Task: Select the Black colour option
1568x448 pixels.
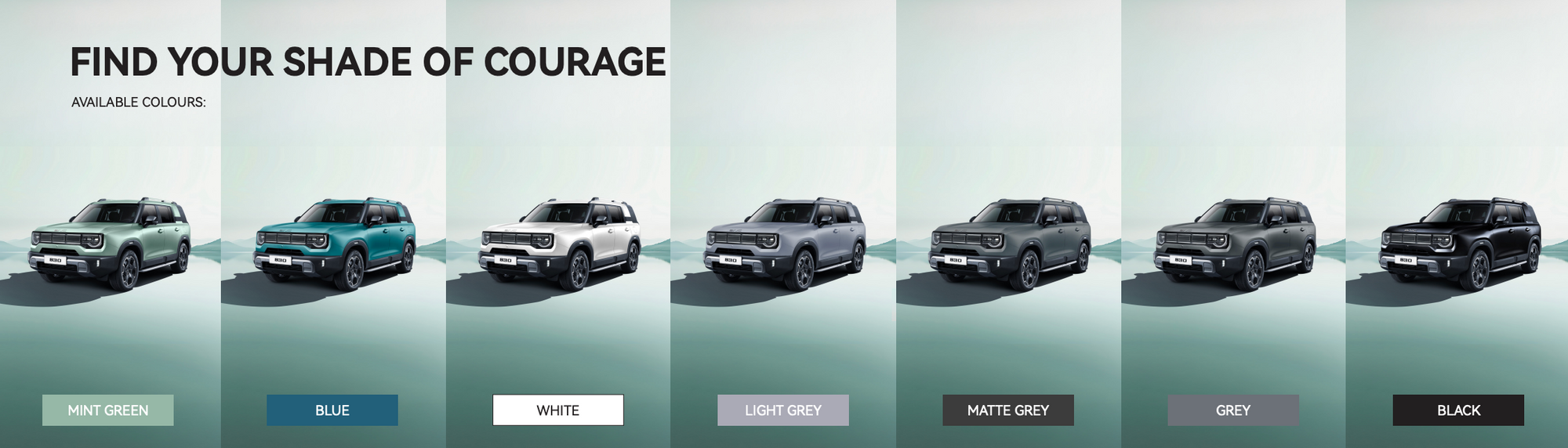Action: (1458, 410)
